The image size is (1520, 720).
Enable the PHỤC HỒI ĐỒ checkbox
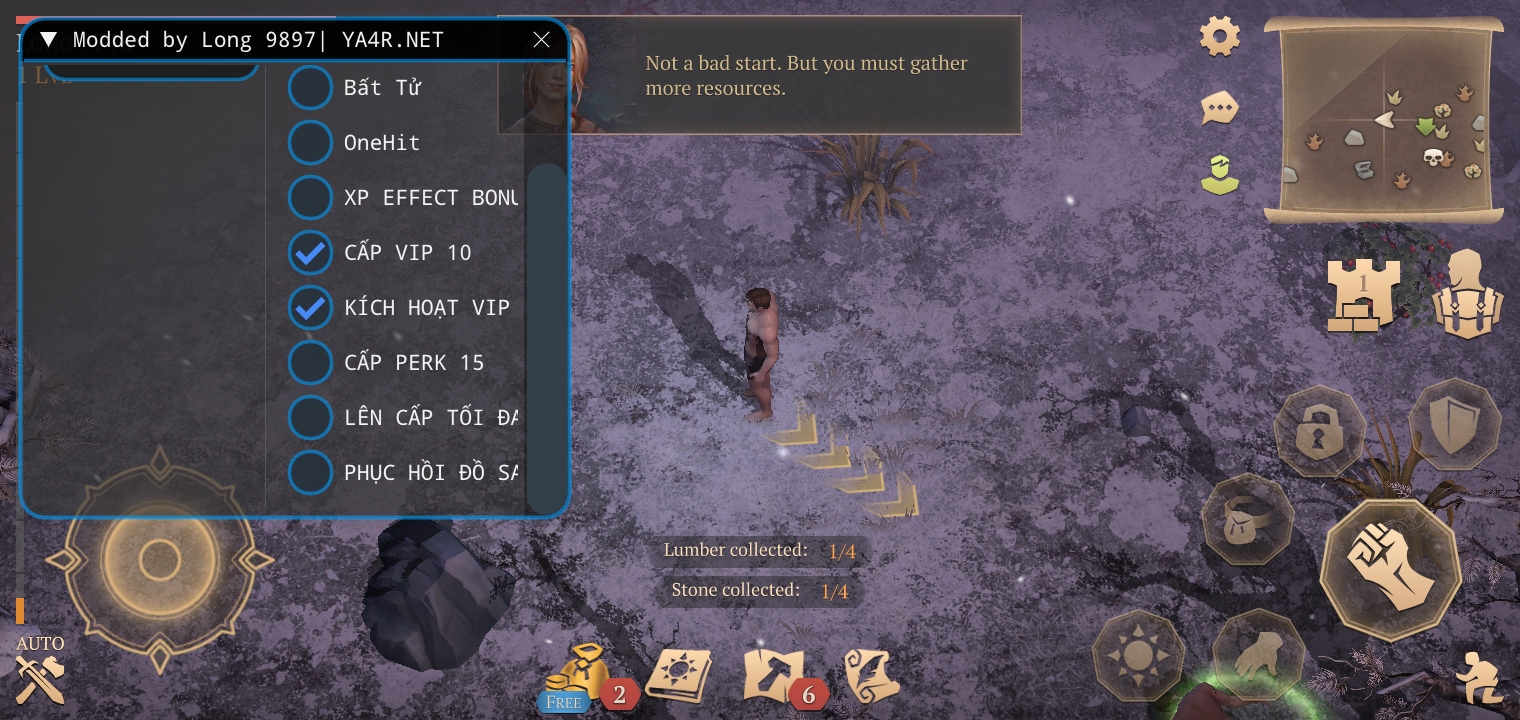coord(310,473)
